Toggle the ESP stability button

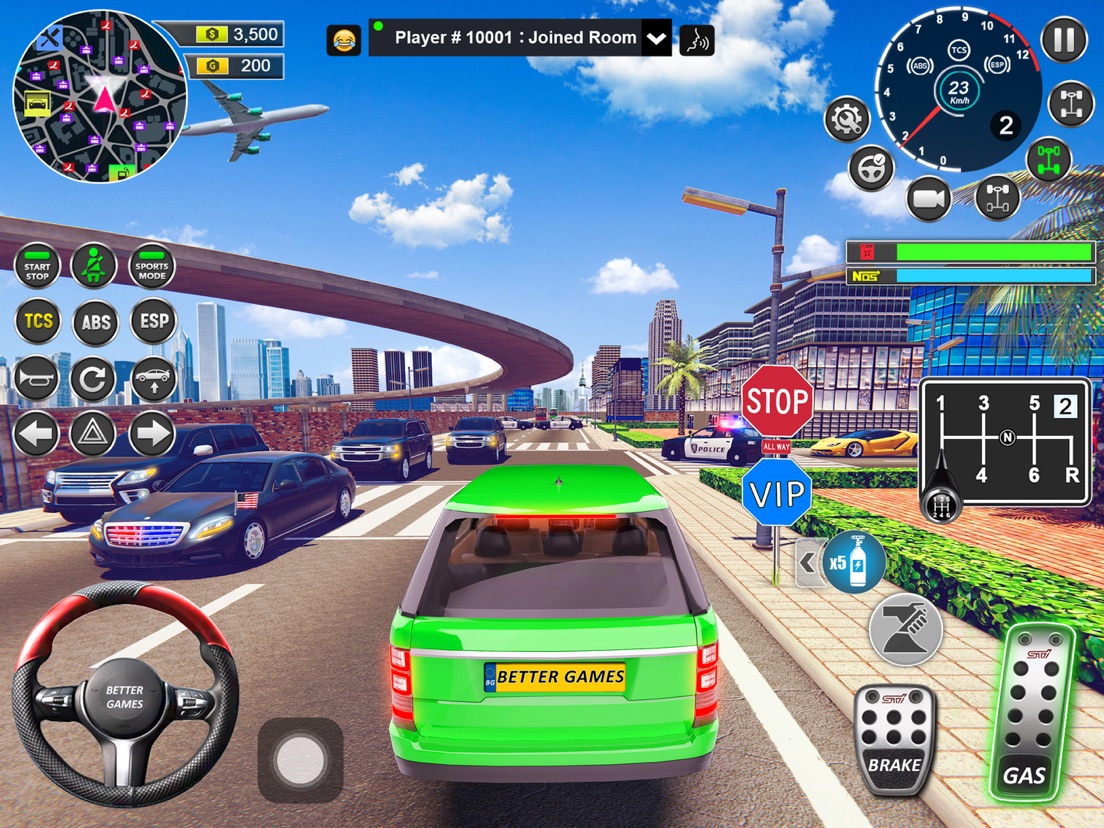point(153,322)
